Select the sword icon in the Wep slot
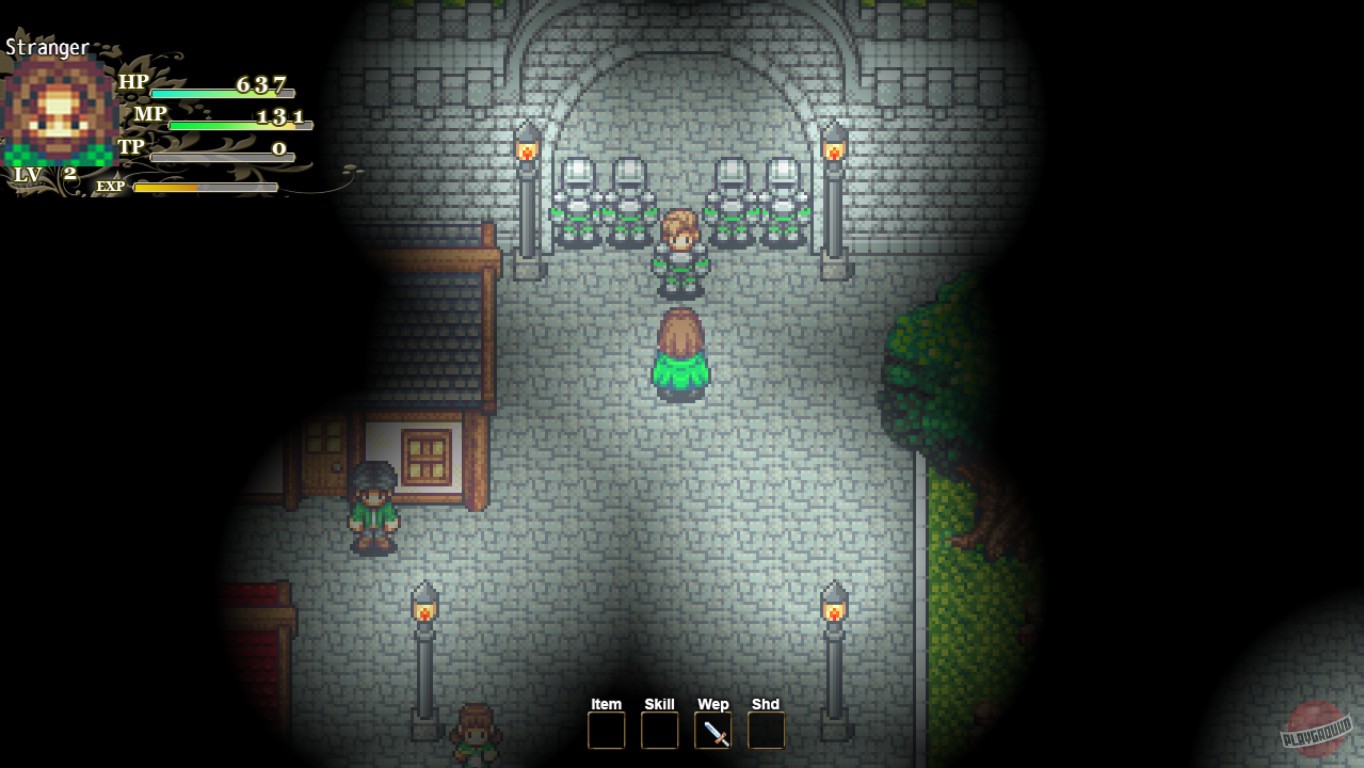Screen dimensions: 1364x768 coord(712,733)
